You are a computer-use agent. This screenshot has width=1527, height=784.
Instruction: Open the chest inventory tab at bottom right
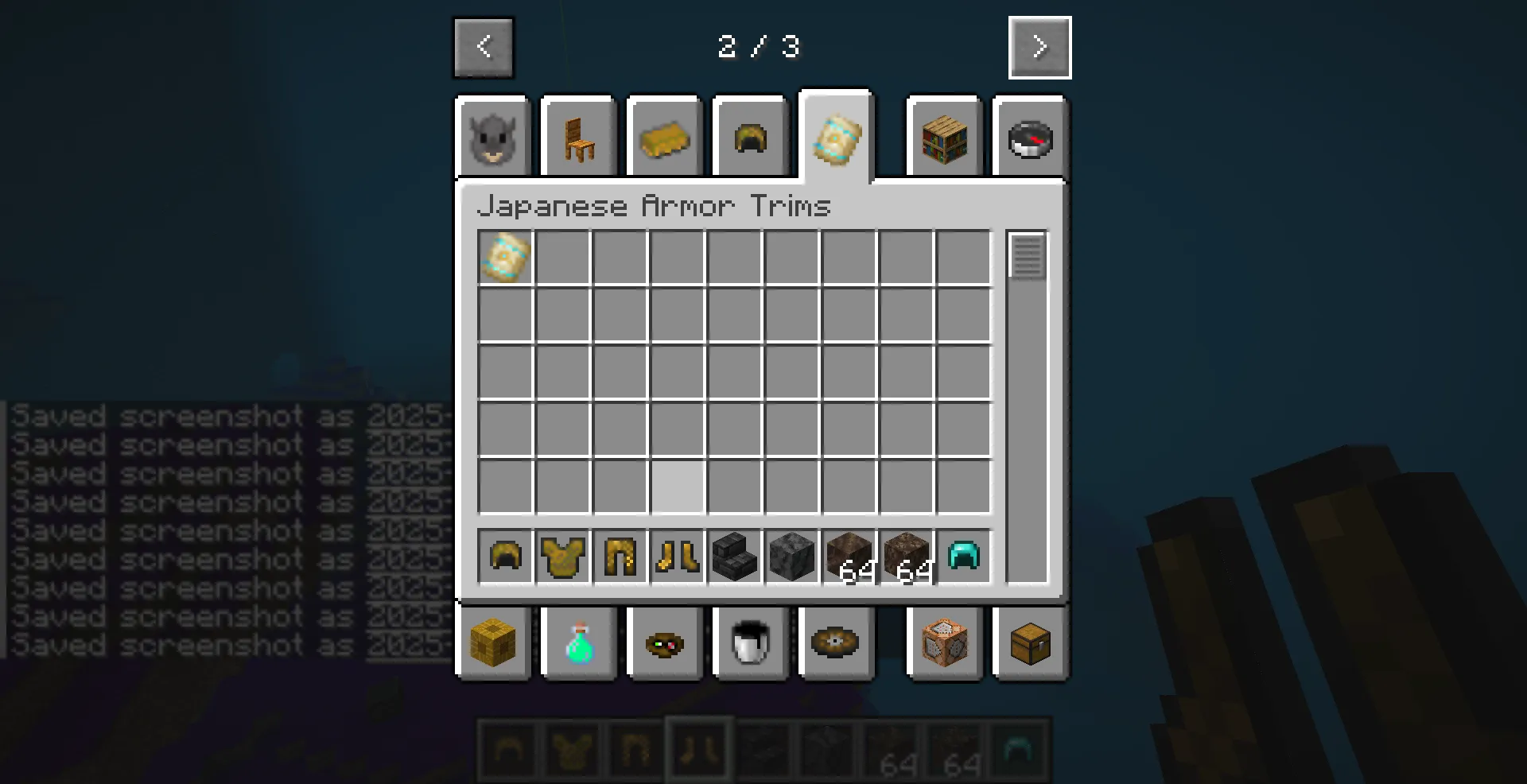click(1030, 644)
